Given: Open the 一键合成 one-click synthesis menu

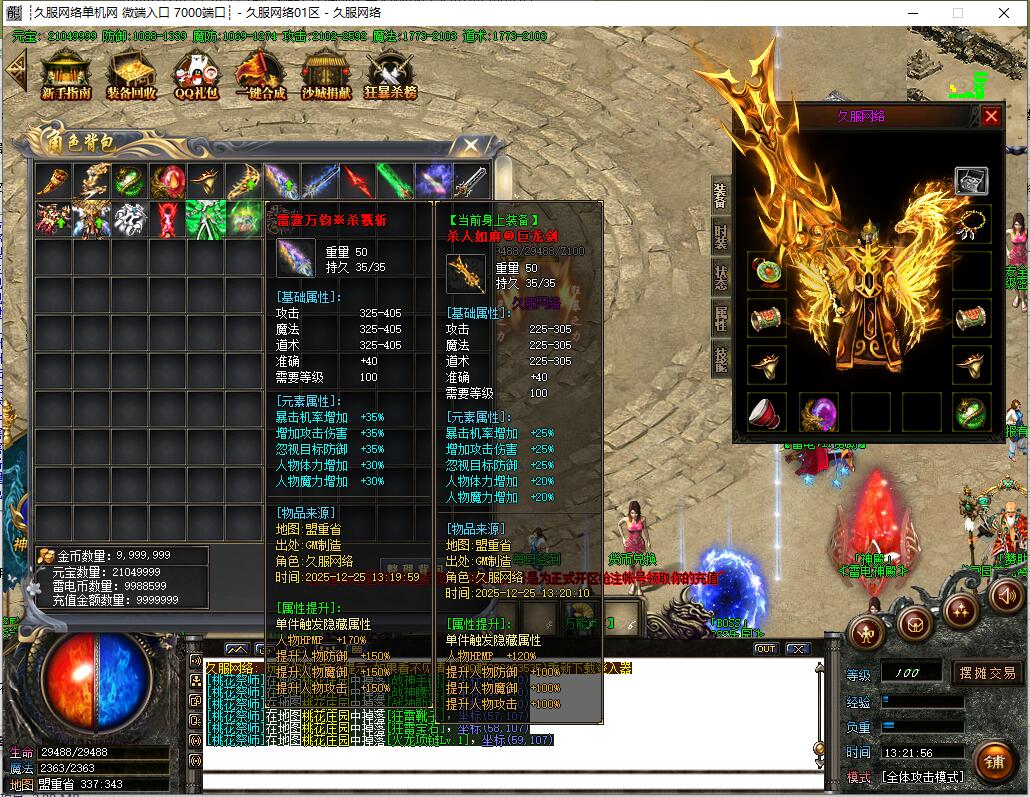Looking at the screenshot, I should click(260, 74).
